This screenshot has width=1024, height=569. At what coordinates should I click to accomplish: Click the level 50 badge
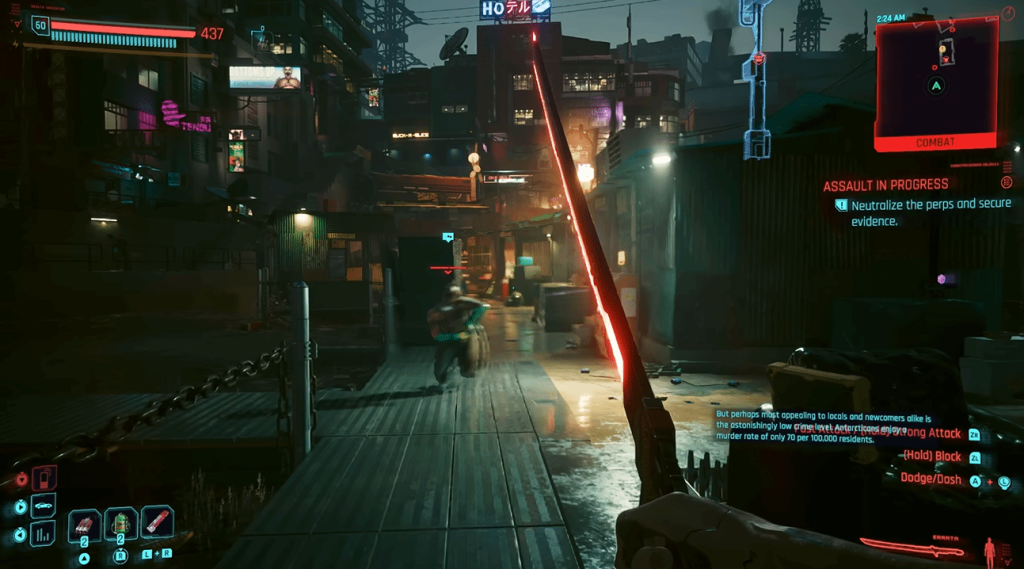tap(41, 25)
